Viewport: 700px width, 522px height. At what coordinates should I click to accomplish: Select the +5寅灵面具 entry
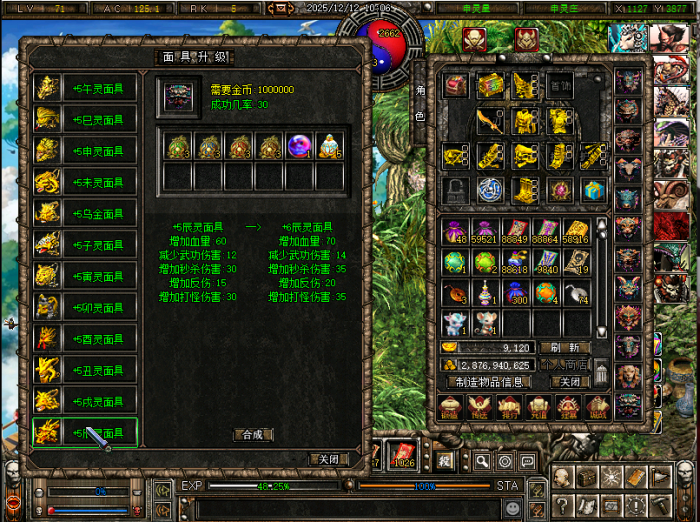point(85,276)
